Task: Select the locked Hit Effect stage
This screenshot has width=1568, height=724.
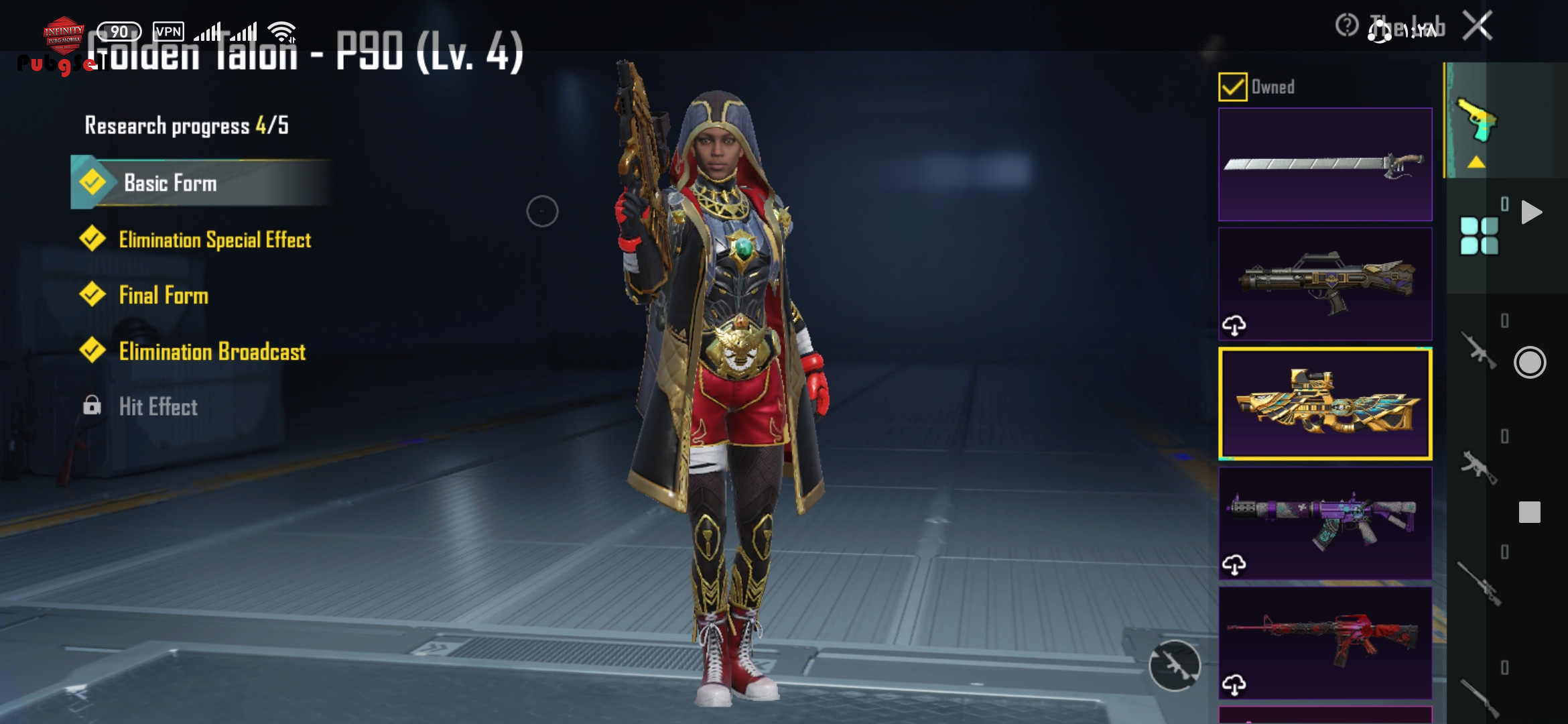Action: point(158,407)
